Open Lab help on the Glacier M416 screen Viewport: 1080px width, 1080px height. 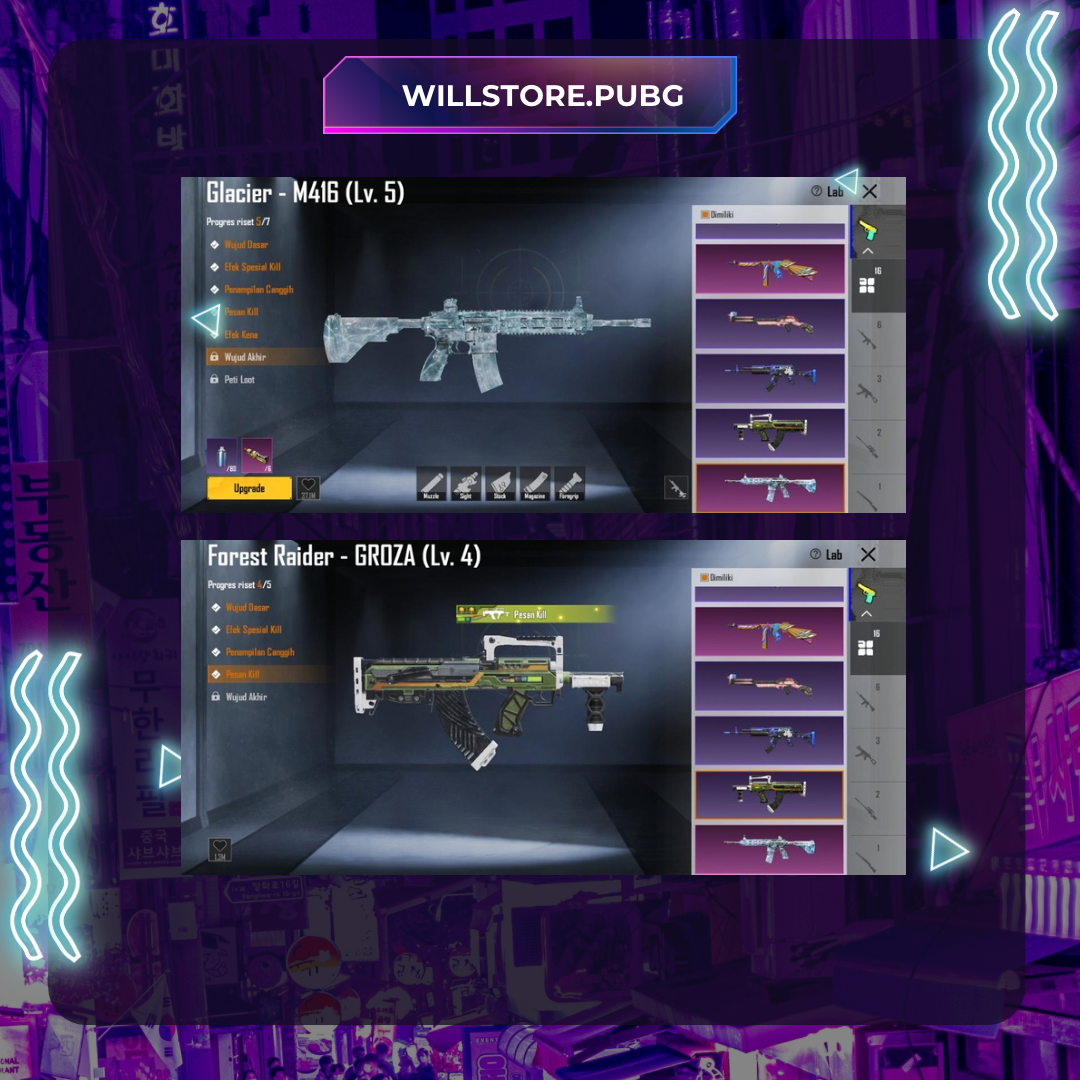[x=827, y=191]
